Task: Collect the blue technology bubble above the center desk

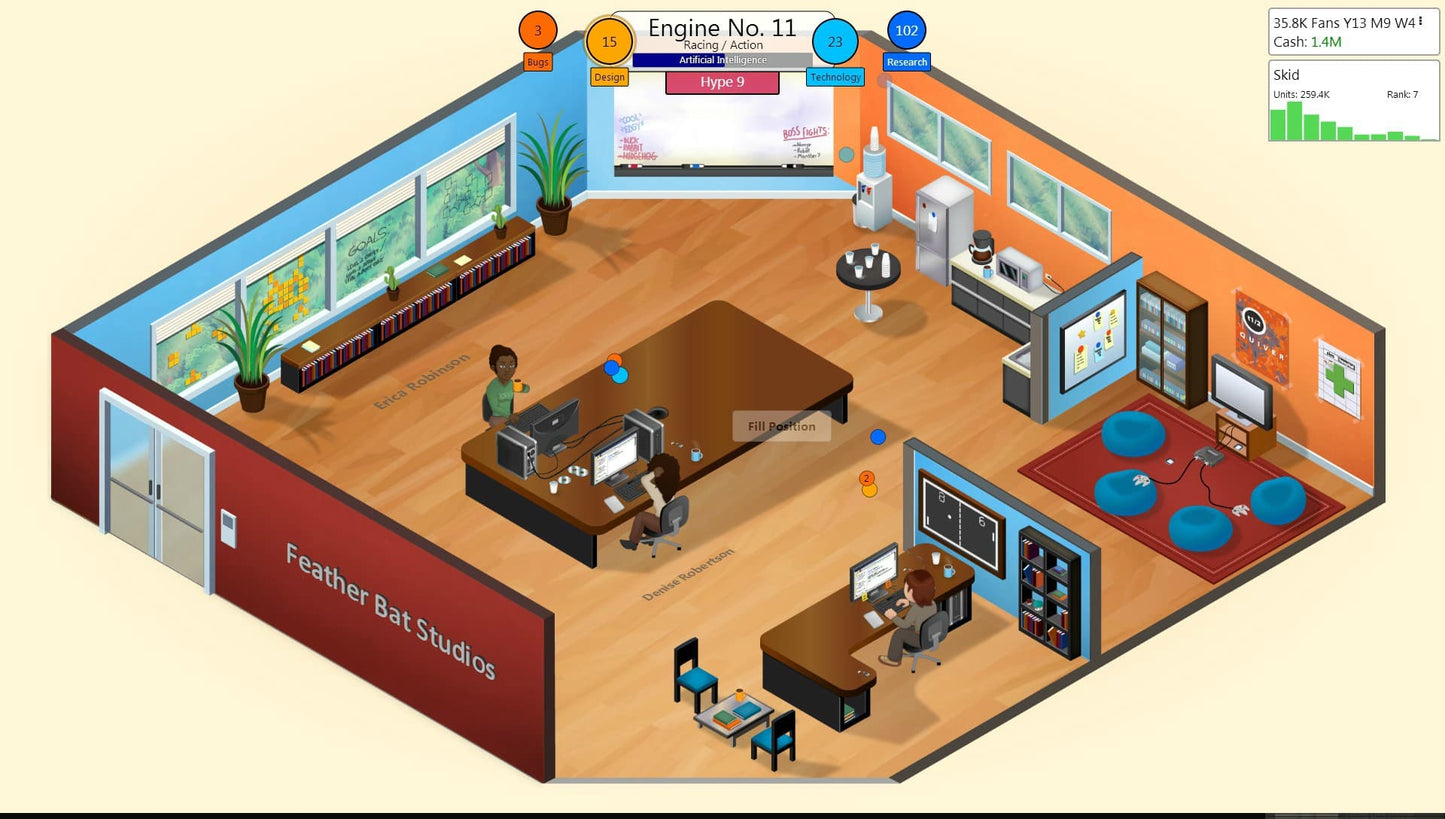Action: click(x=621, y=376)
